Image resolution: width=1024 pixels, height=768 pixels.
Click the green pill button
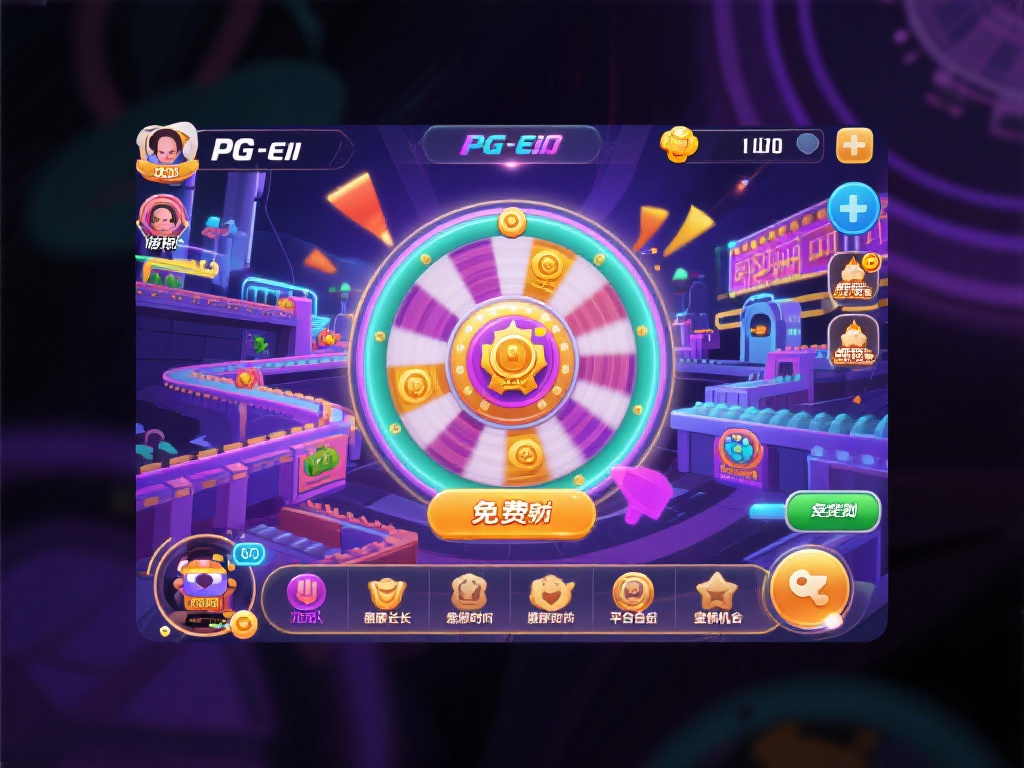[x=832, y=512]
